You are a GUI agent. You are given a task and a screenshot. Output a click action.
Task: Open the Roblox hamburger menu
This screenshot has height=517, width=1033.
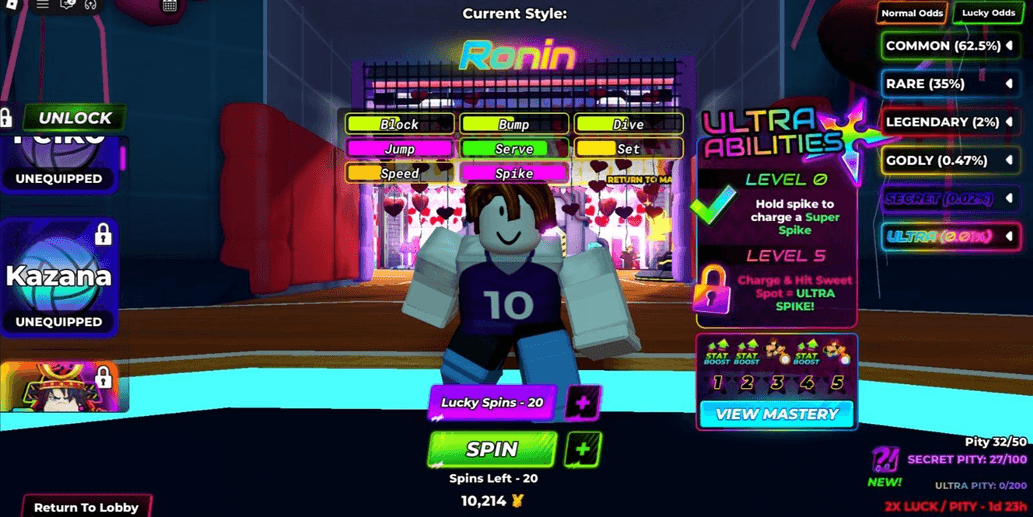coord(42,5)
